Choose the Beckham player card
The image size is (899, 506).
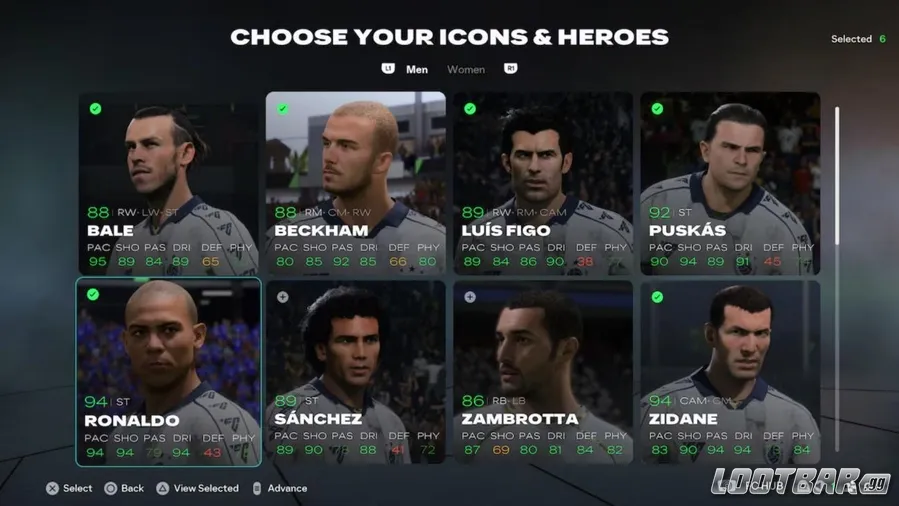355,183
